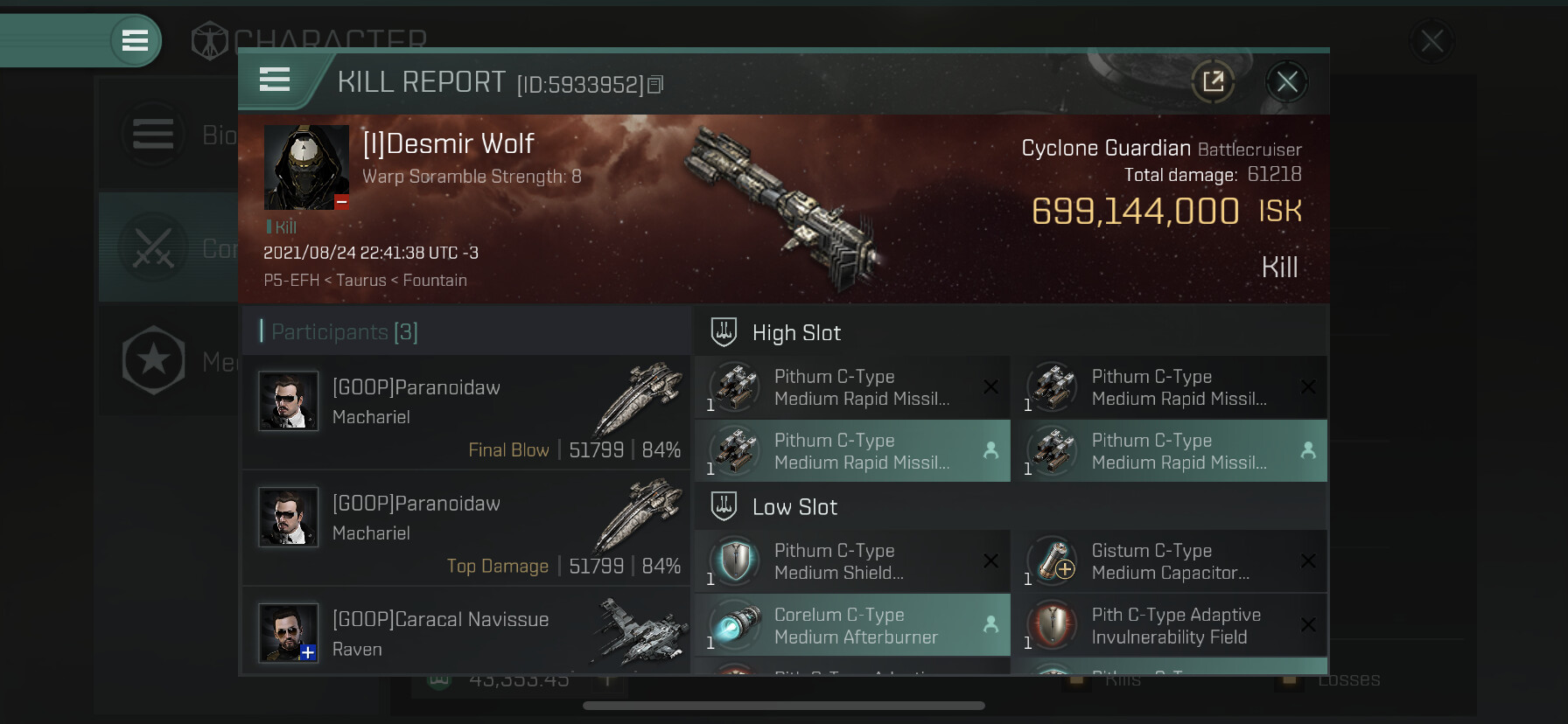Copy the kill report ID
Viewport: 1568px width, 724px height.
pos(655,84)
